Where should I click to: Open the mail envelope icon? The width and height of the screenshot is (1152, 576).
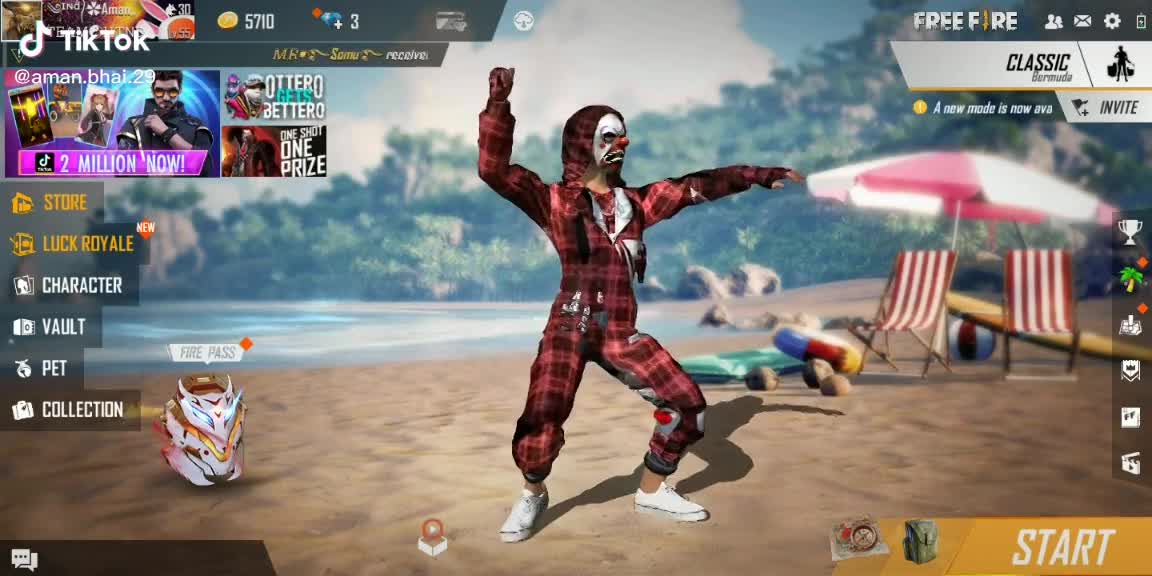click(x=1082, y=21)
